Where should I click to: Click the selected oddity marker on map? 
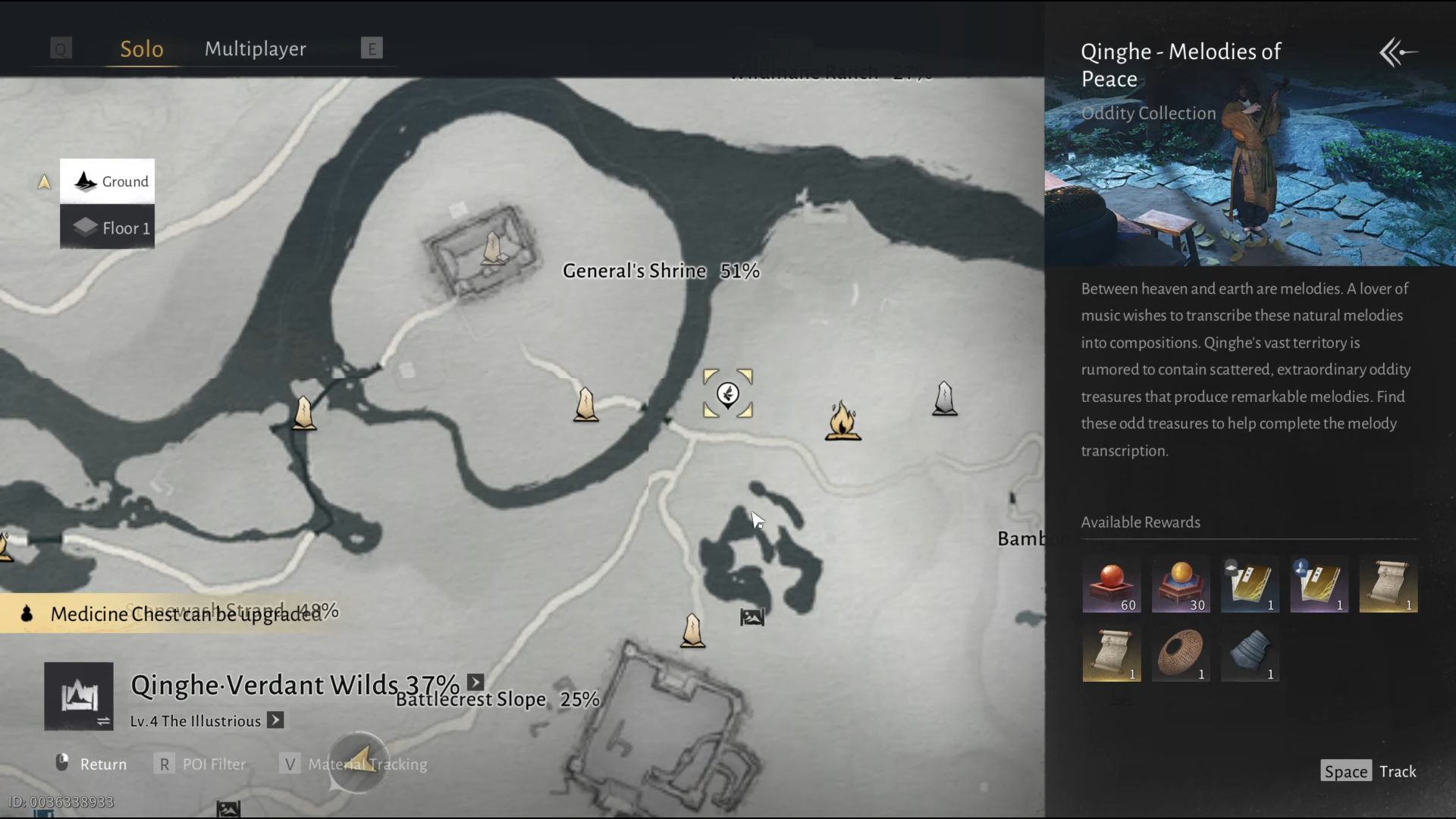[728, 394]
